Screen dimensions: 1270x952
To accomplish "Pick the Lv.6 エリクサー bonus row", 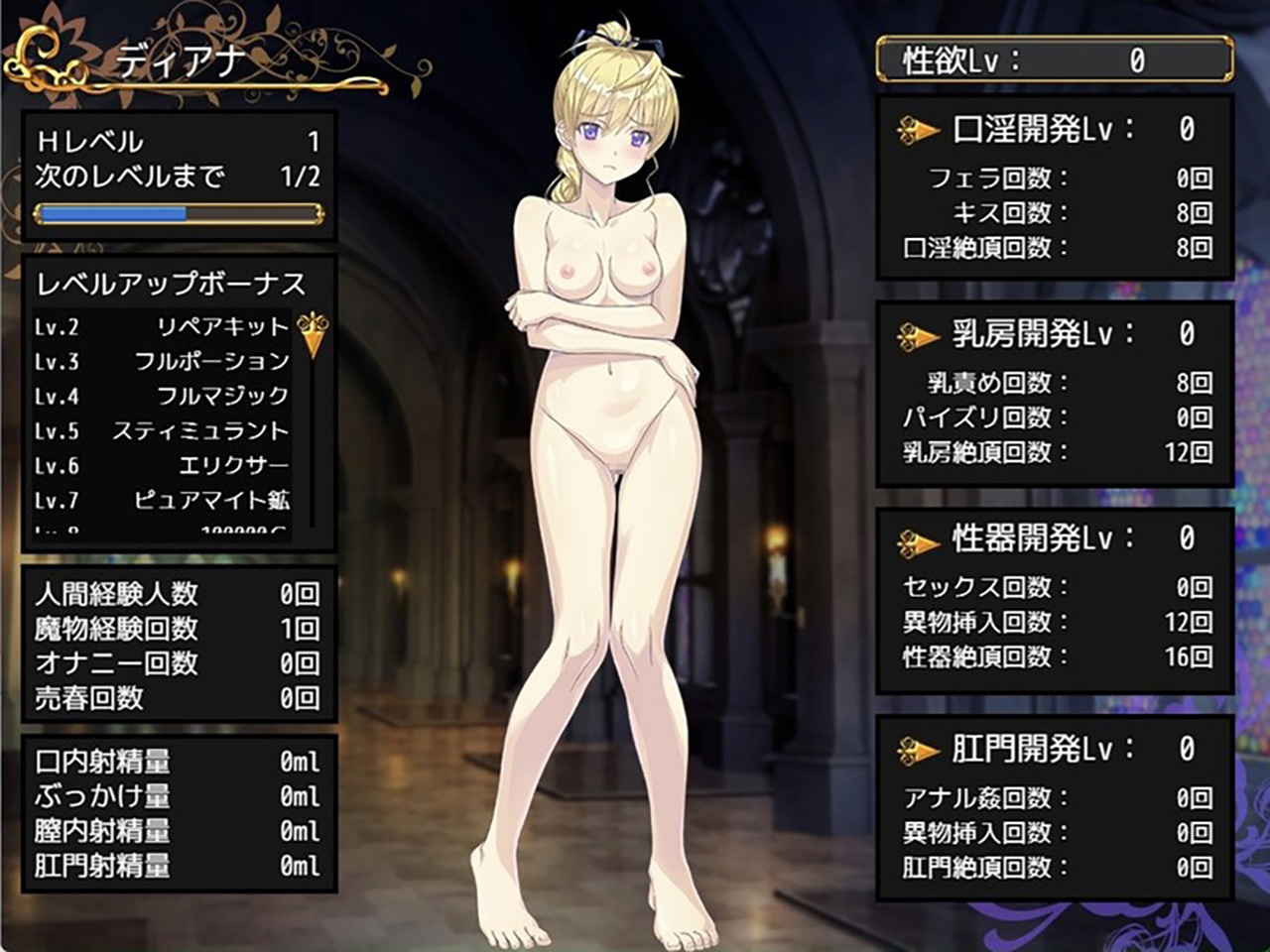I will [162, 466].
